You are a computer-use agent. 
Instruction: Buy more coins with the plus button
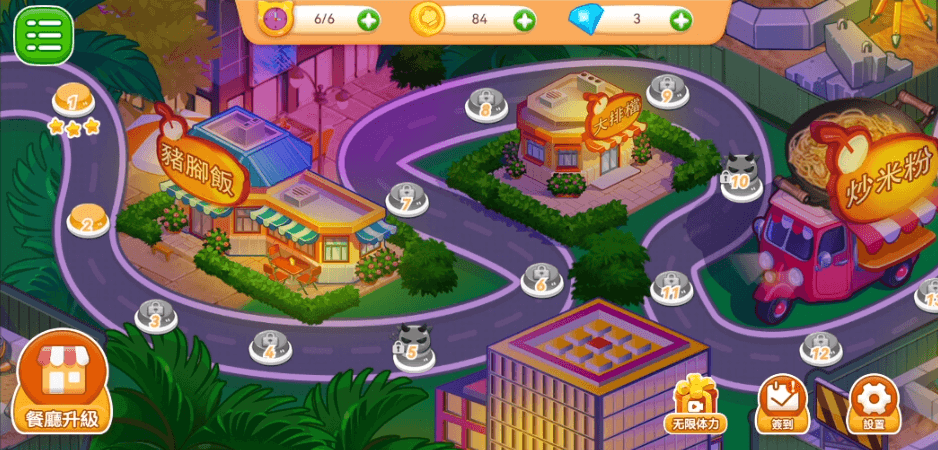coord(524,20)
